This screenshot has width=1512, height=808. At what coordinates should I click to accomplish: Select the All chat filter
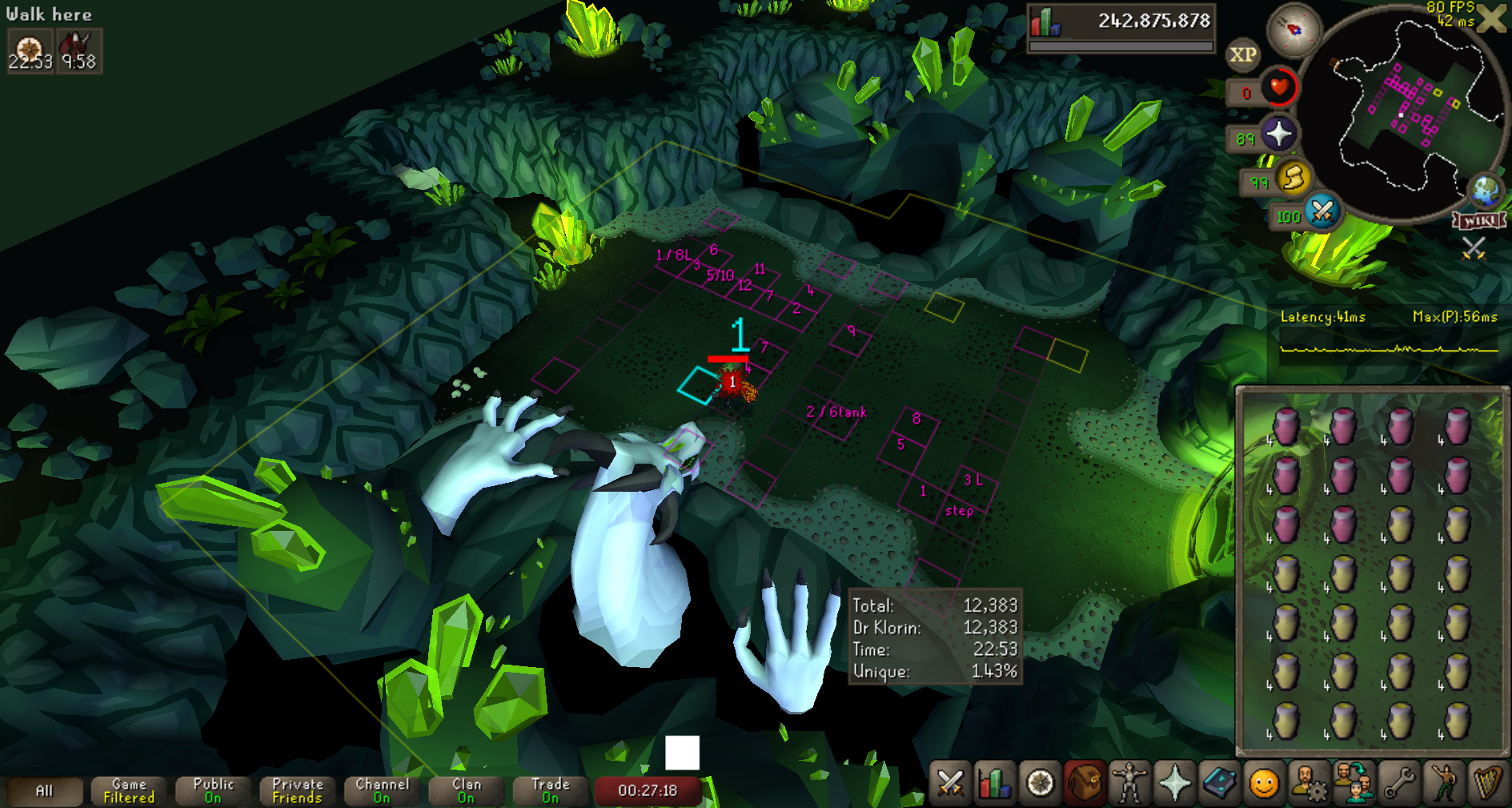44,791
